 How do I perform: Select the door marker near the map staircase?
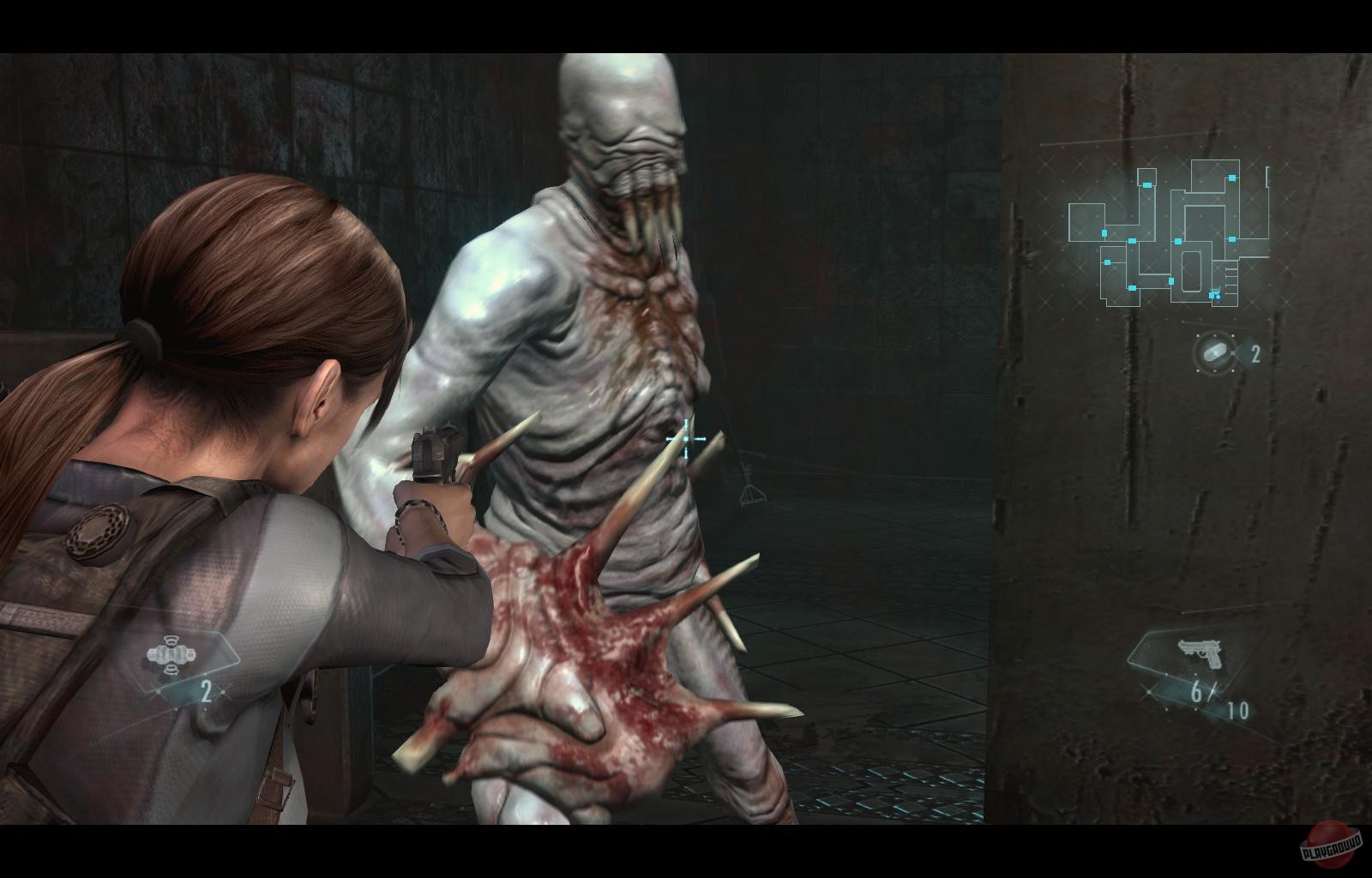click(x=1211, y=295)
